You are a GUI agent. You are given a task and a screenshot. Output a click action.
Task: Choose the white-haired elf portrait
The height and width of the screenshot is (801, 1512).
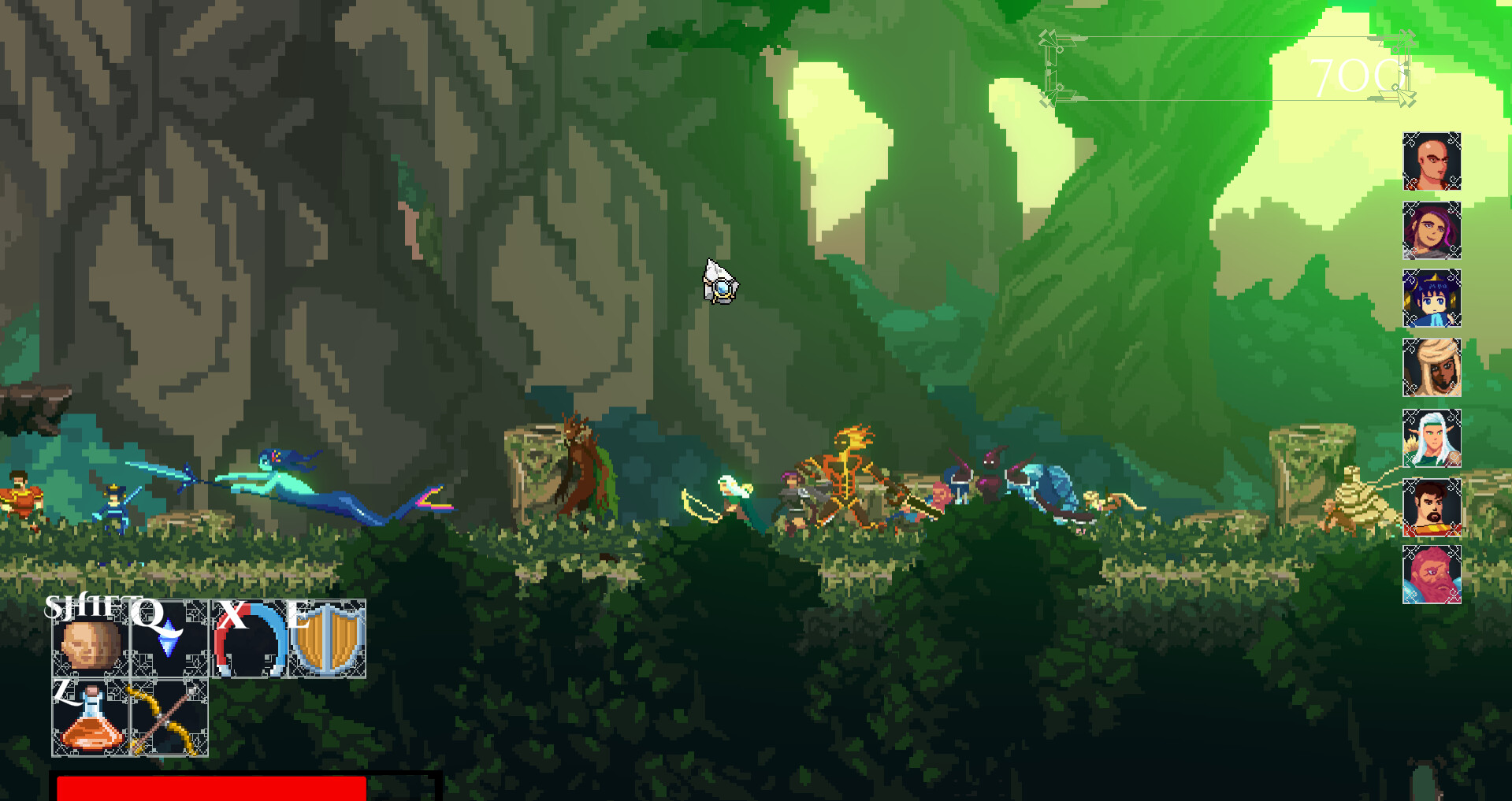(1432, 437)
